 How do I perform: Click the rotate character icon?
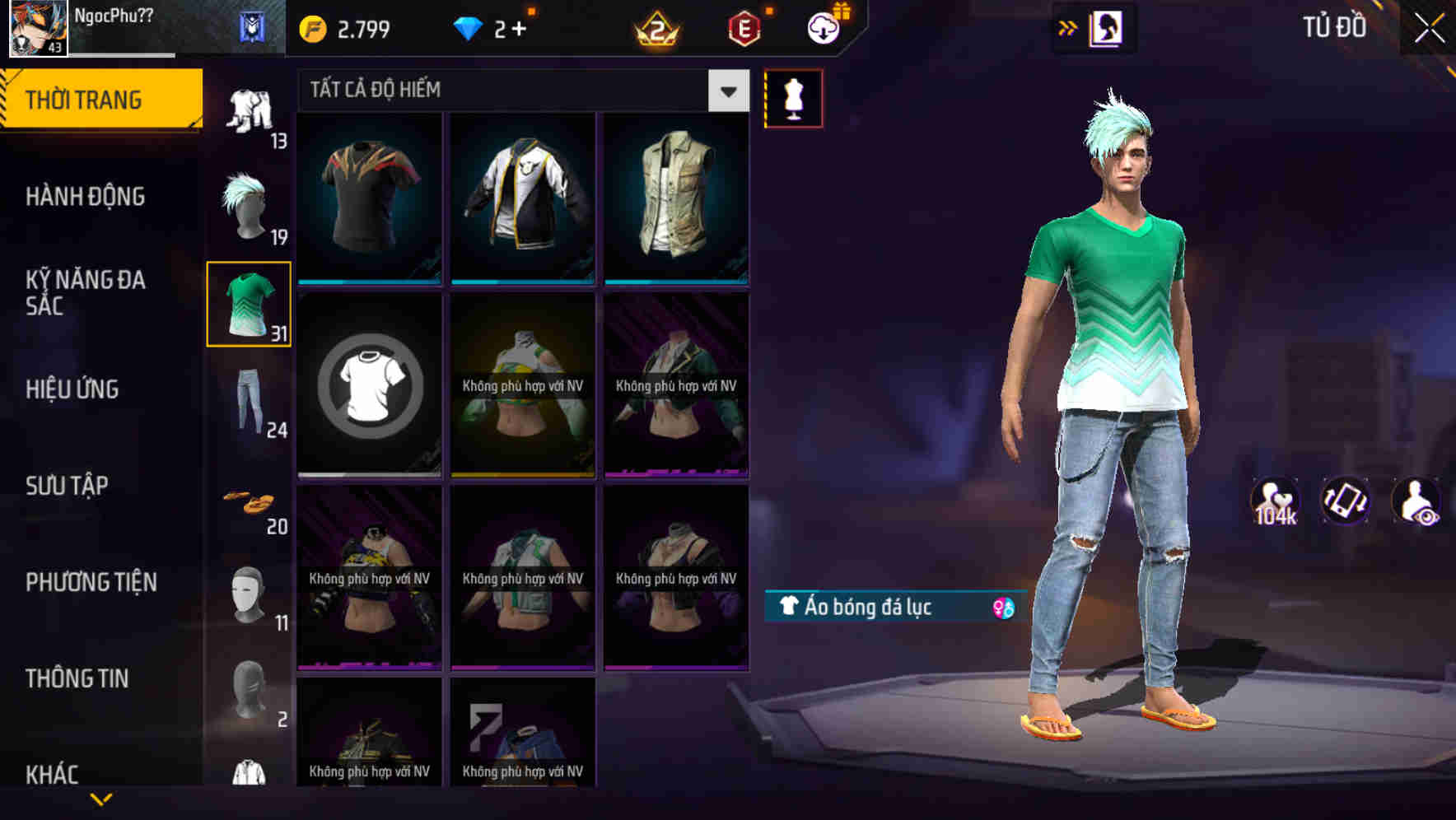tap(1345, 504)
